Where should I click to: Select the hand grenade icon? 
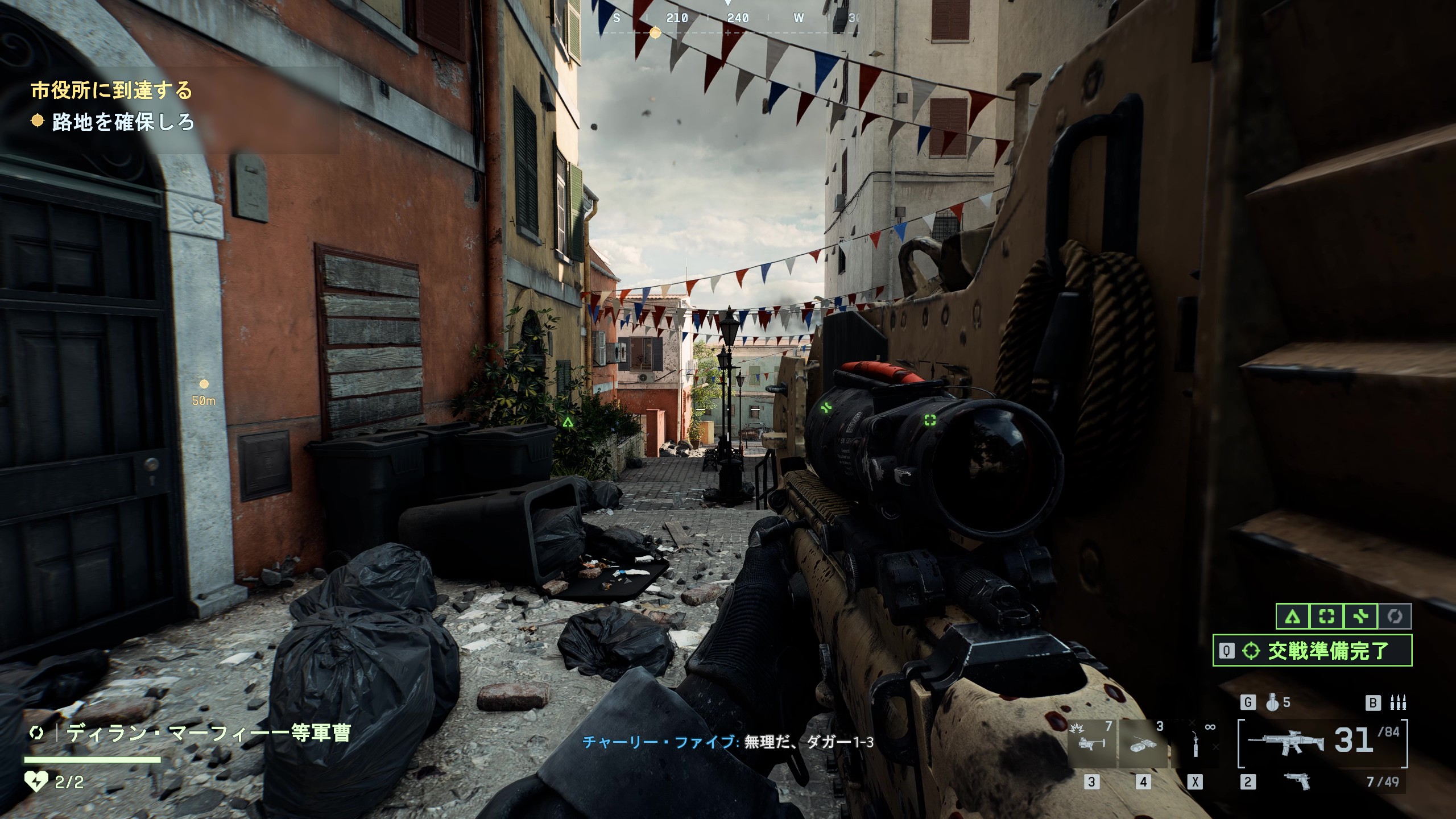tap(1273, 703)
